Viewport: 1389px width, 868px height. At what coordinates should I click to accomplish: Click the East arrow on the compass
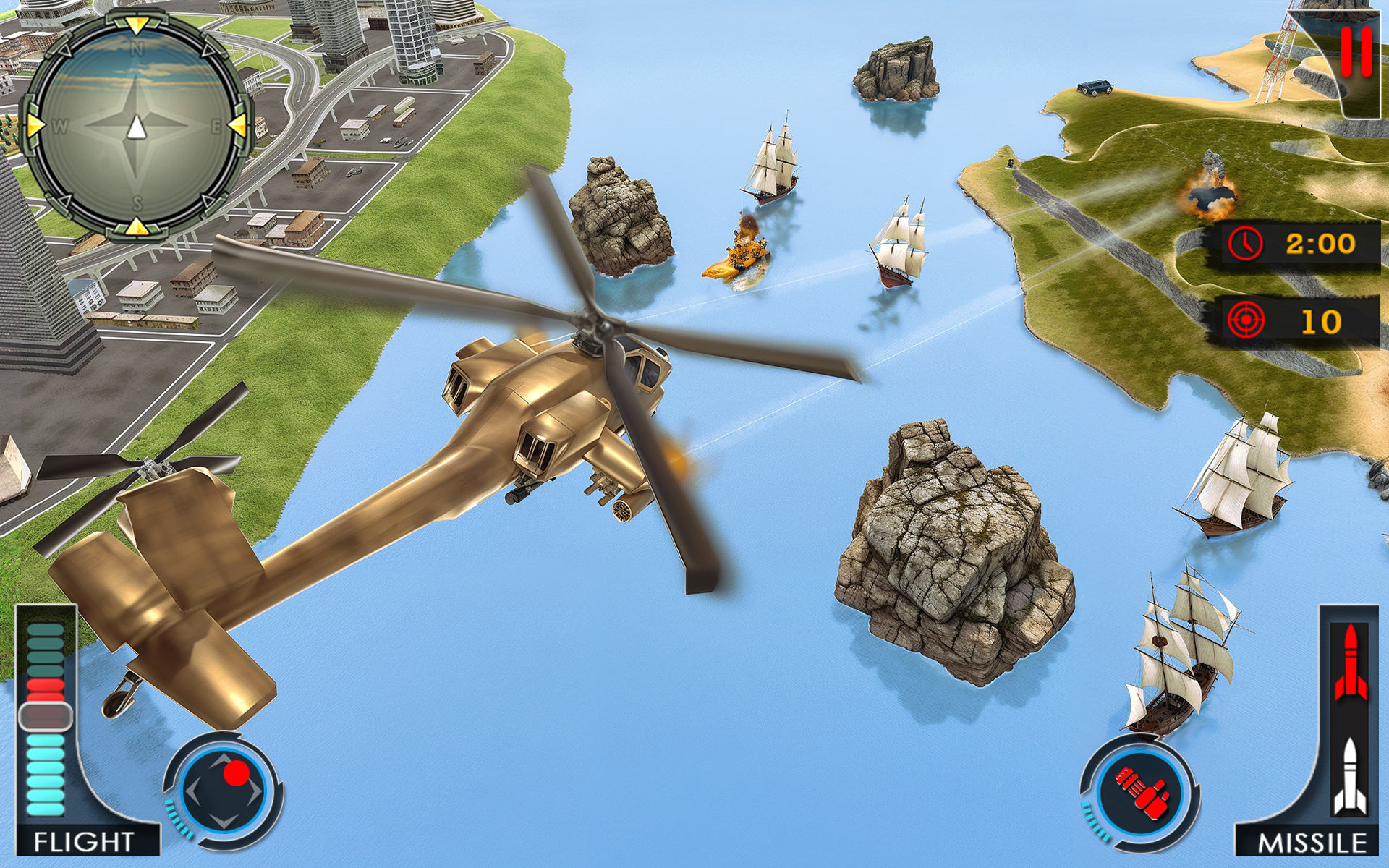coord(239,124)
